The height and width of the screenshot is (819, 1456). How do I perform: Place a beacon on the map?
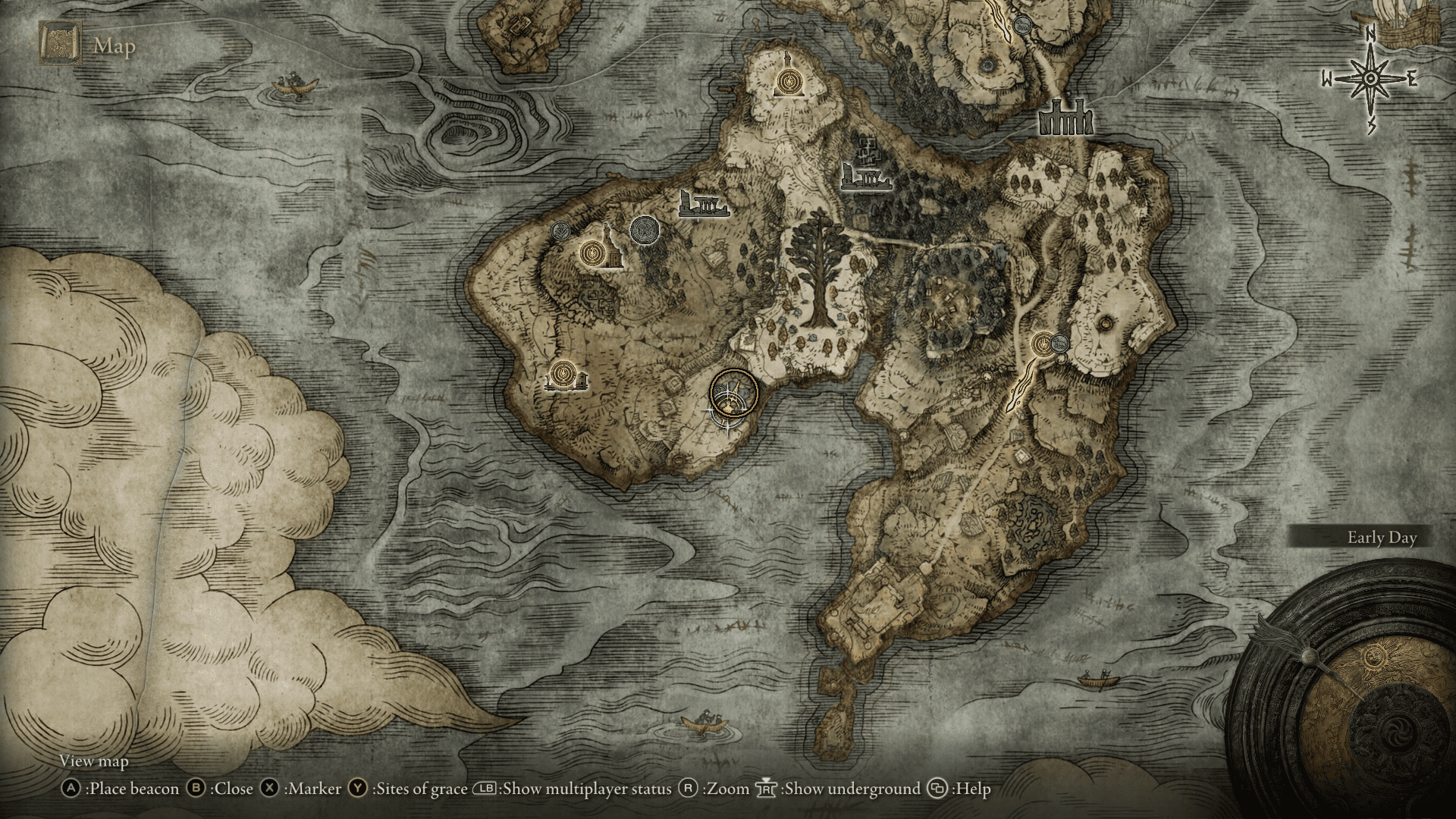(74, 789)
